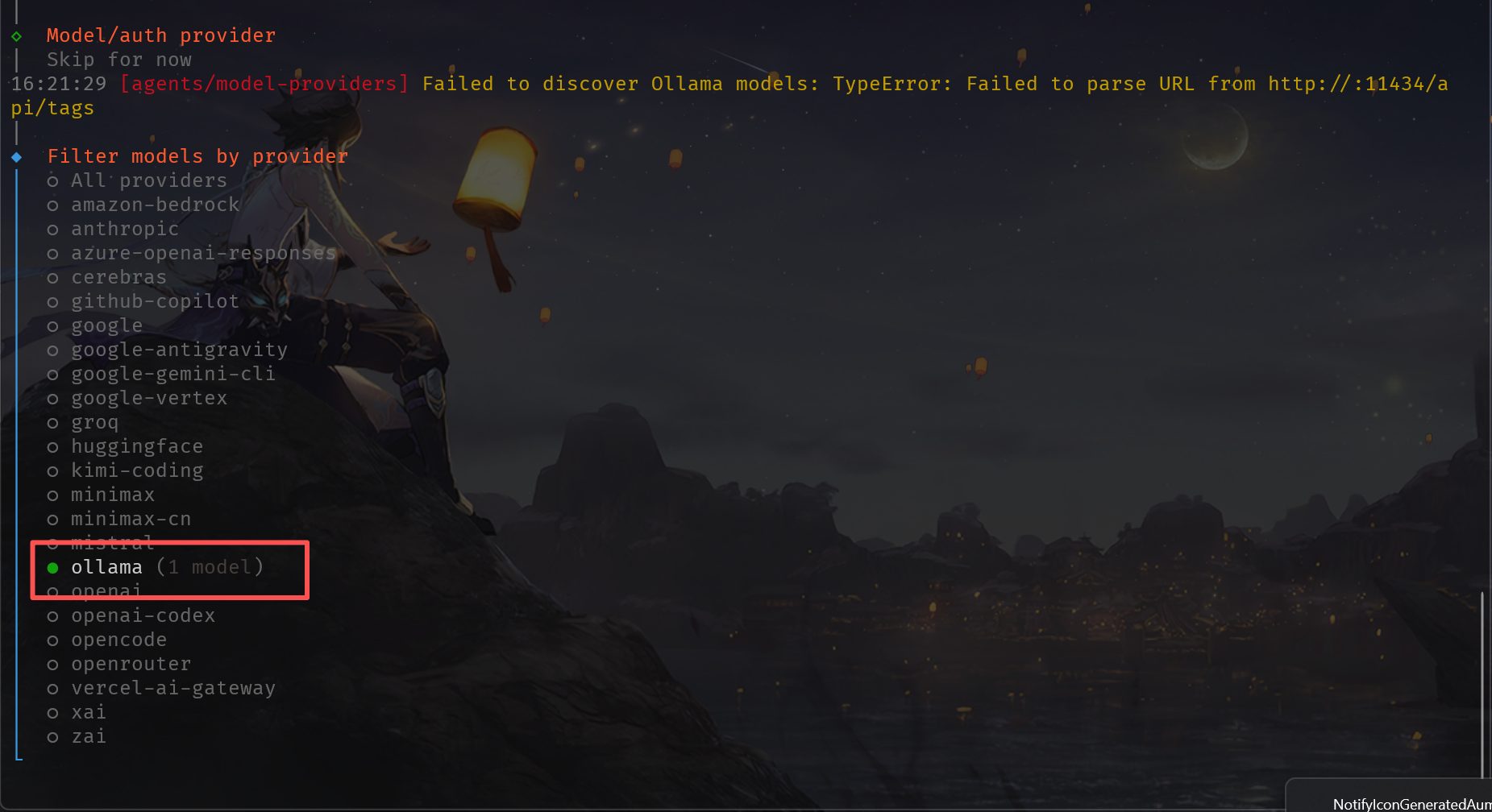Click the circle icon beside google-antigravity
The image size is (1492, 812).
point(53,350)
